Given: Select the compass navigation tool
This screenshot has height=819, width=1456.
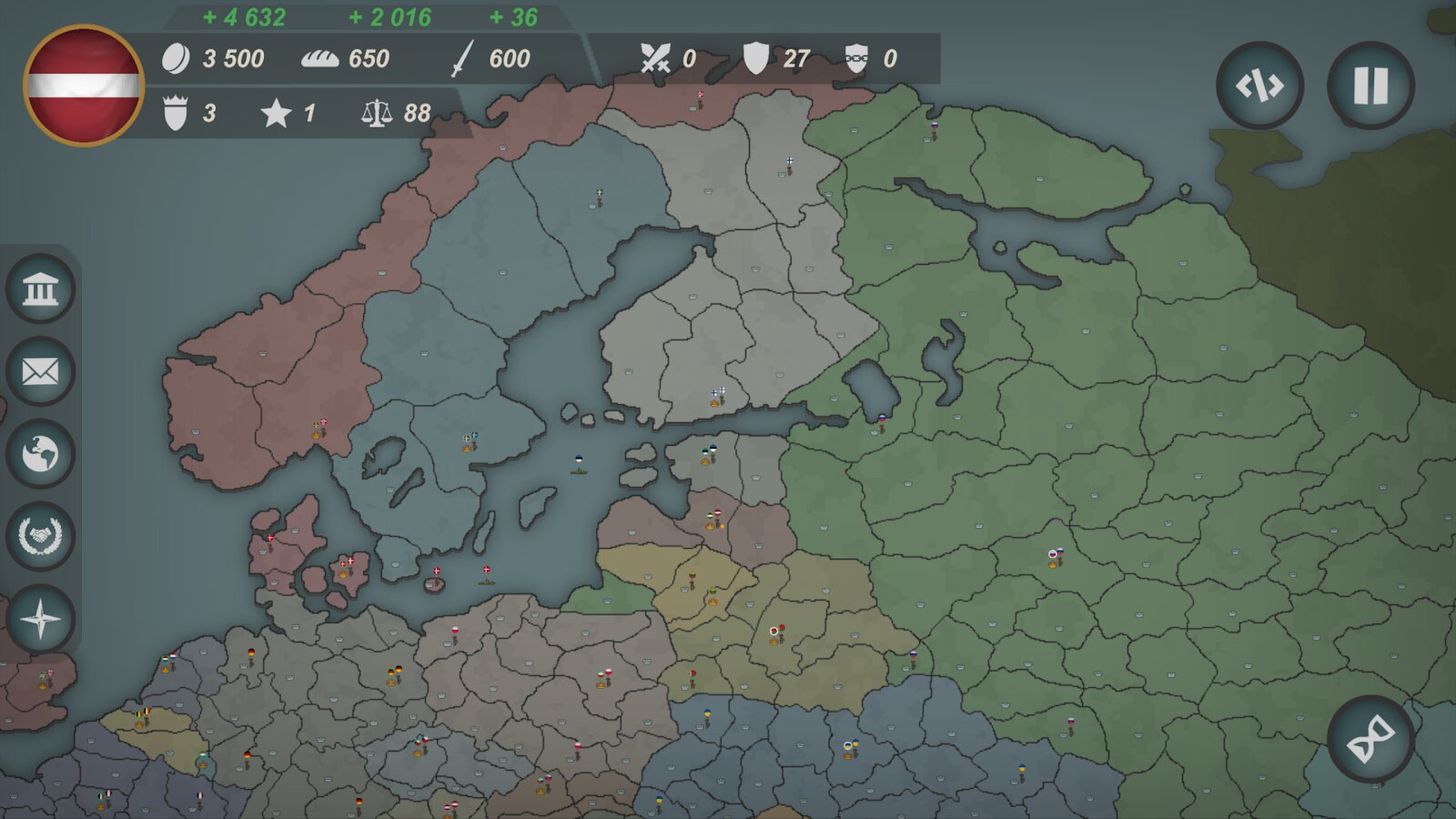Looking at the screenshot, I should coord(40,620).
